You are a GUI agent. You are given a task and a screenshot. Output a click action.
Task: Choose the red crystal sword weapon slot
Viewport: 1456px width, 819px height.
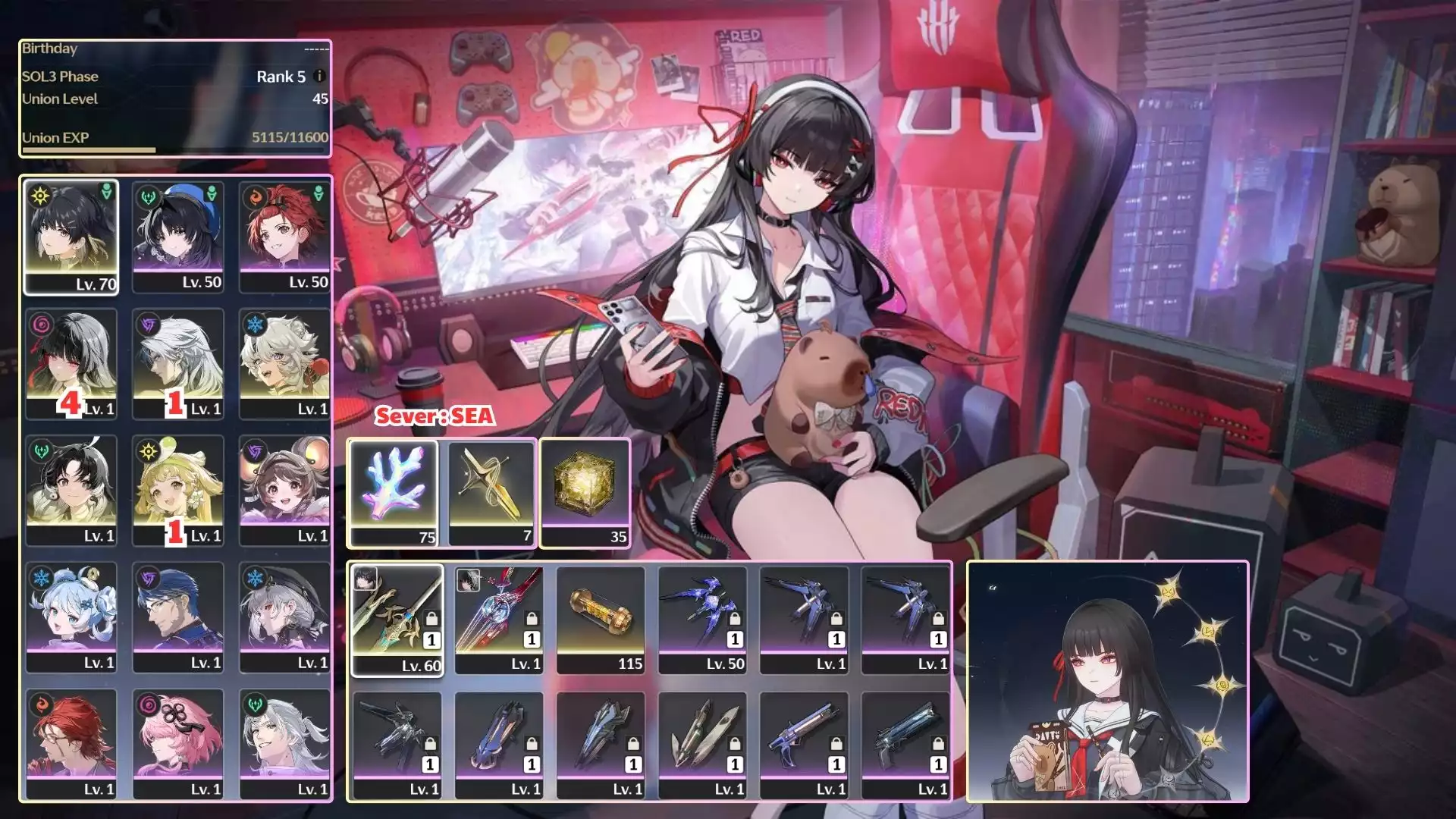[499, 619]
